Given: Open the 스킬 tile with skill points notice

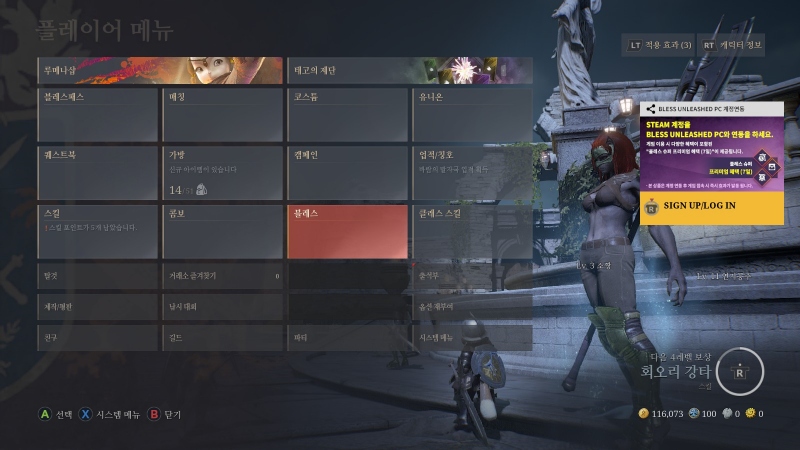Looking at the screenshot, I should pos(96,231).
